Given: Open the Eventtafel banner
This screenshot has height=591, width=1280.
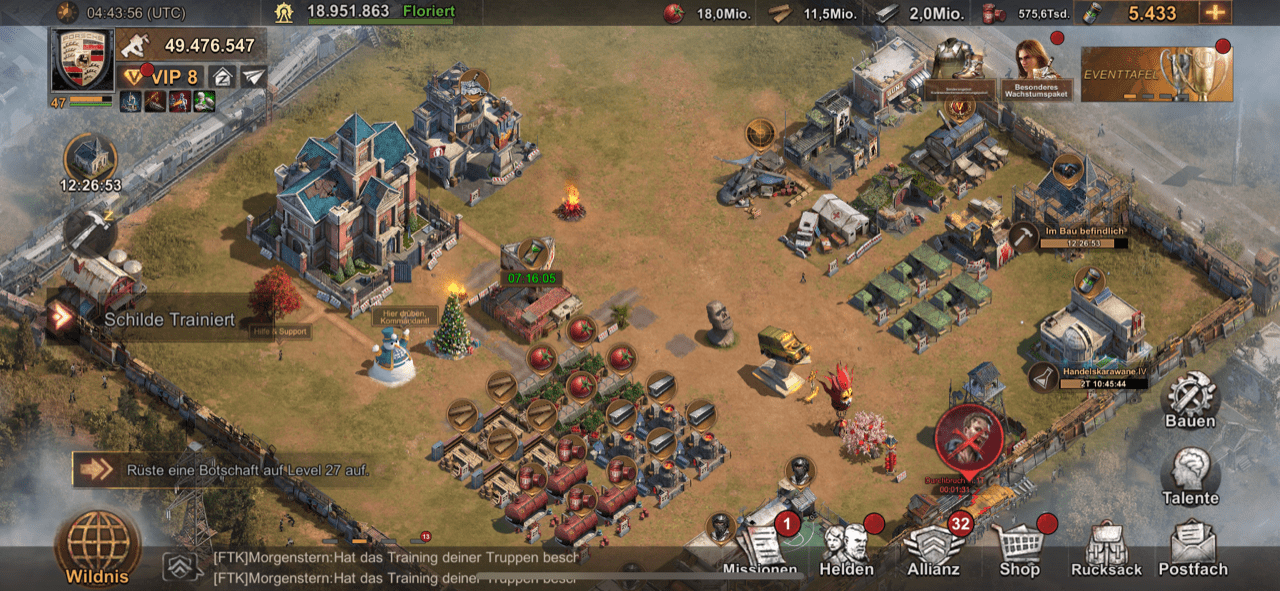Looking at the screenshot, I should click(1156, 73).
